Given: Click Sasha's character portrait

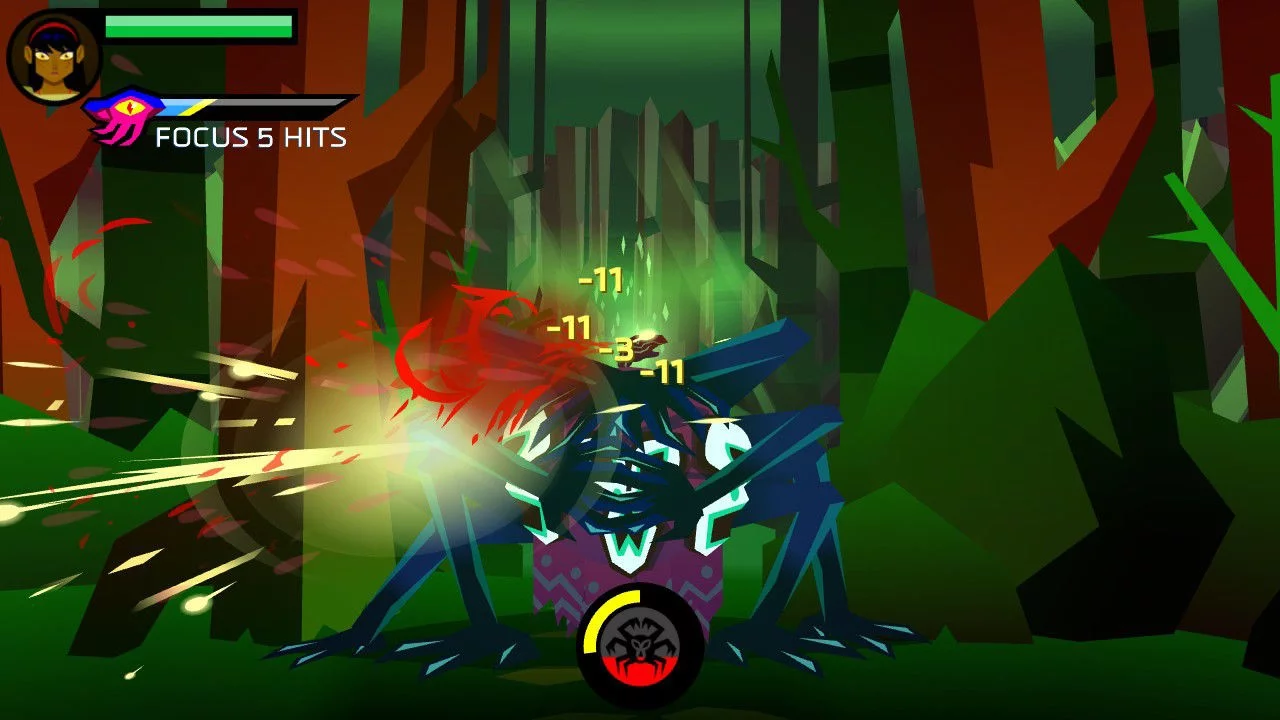Looking at the screenshot, I should (x=54, y=57).
